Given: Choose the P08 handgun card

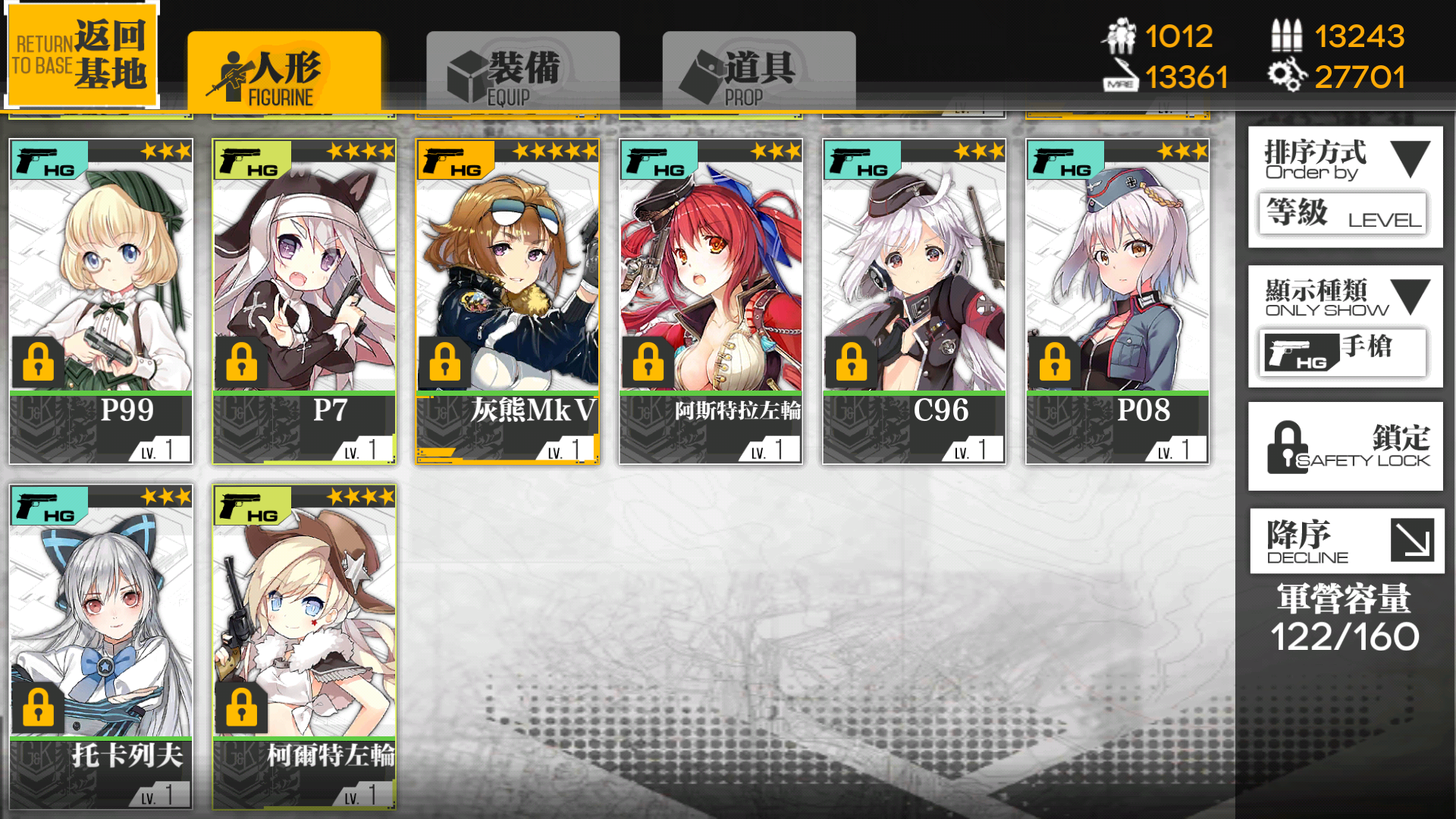Looking at the screenshot, I should tap(1117, 301).
